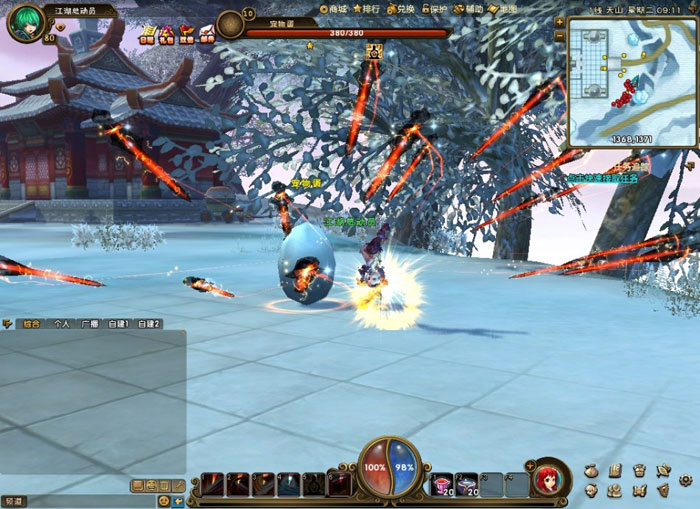
Task: Click the 频道 channel selector button
Action: (13, 500)
